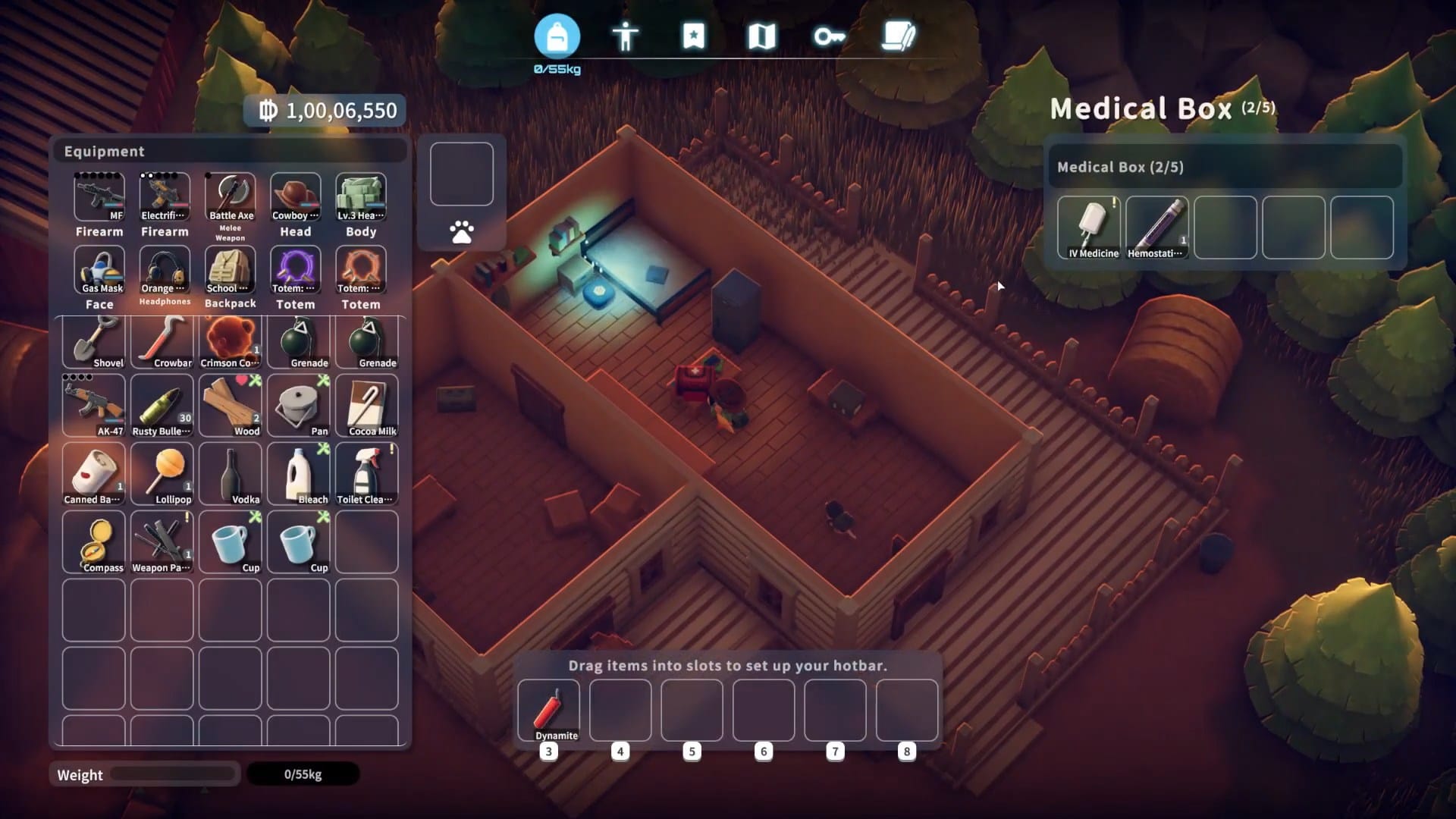Select the Crowbar inventory item
This screenshot has height=819, width=1456.
pos(162,340)
